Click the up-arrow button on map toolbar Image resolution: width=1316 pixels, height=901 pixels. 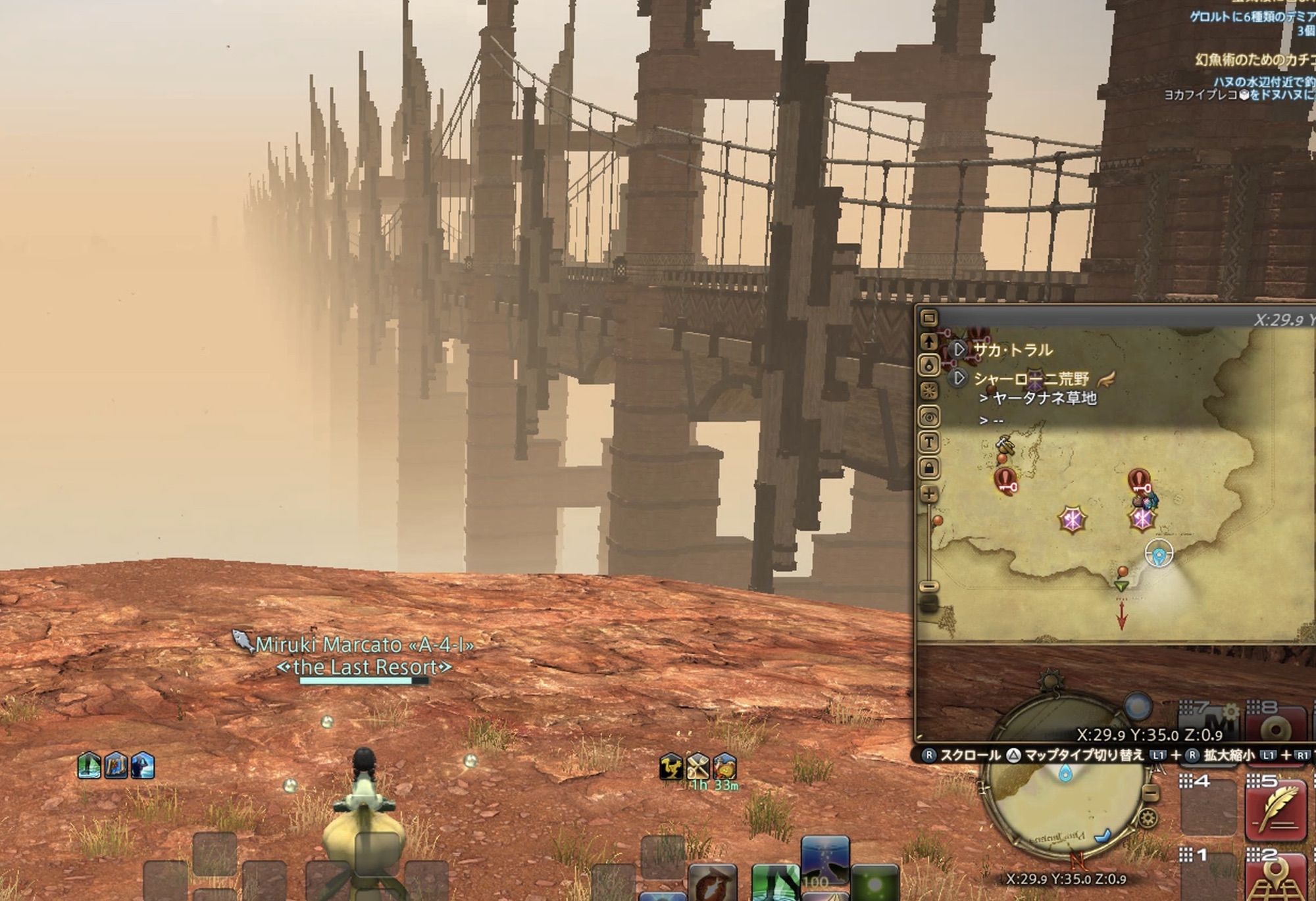click(x=929, y=341)
